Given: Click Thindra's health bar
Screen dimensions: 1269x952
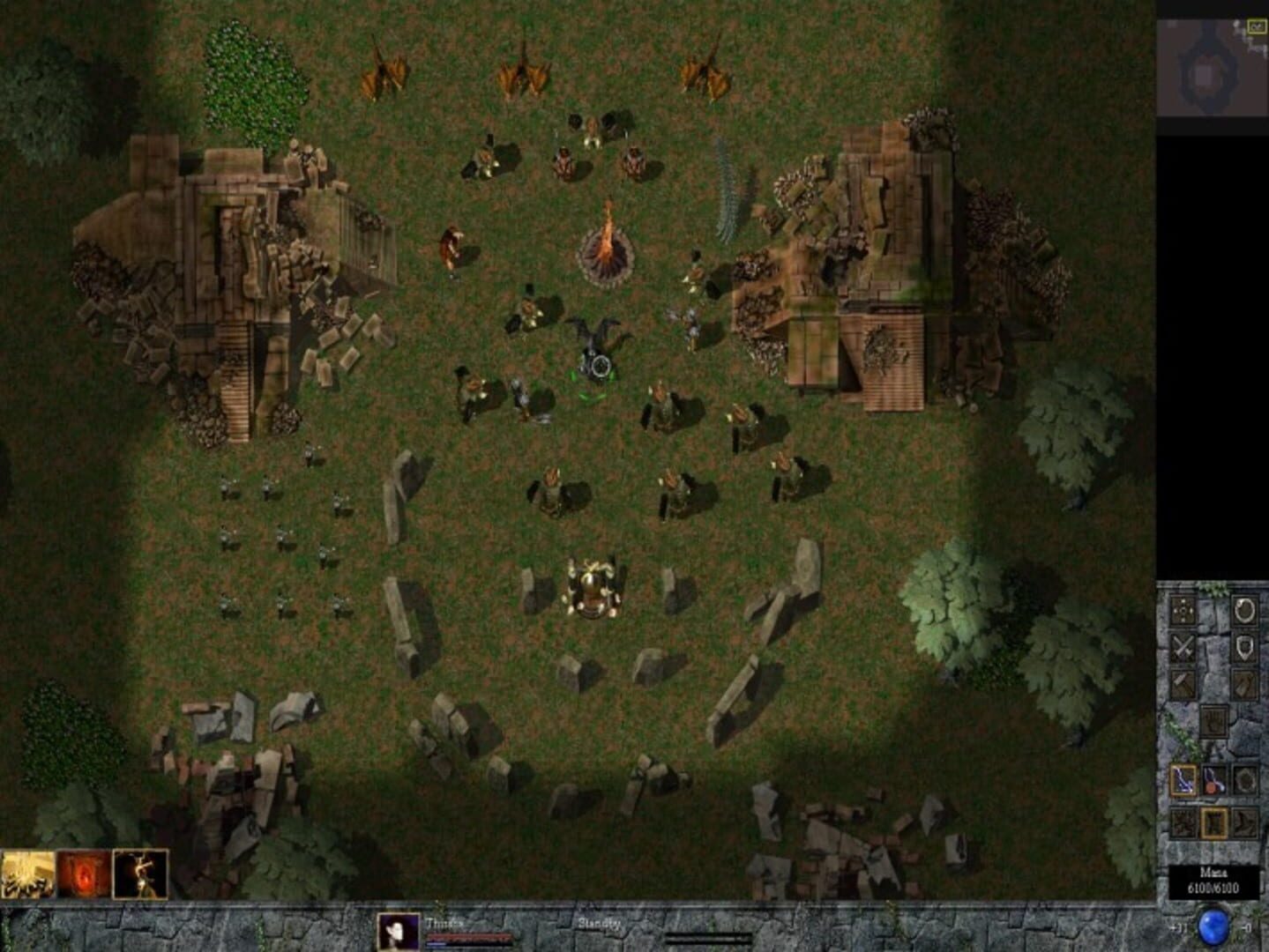Looking at the screenshot, I should pos(469,938).
